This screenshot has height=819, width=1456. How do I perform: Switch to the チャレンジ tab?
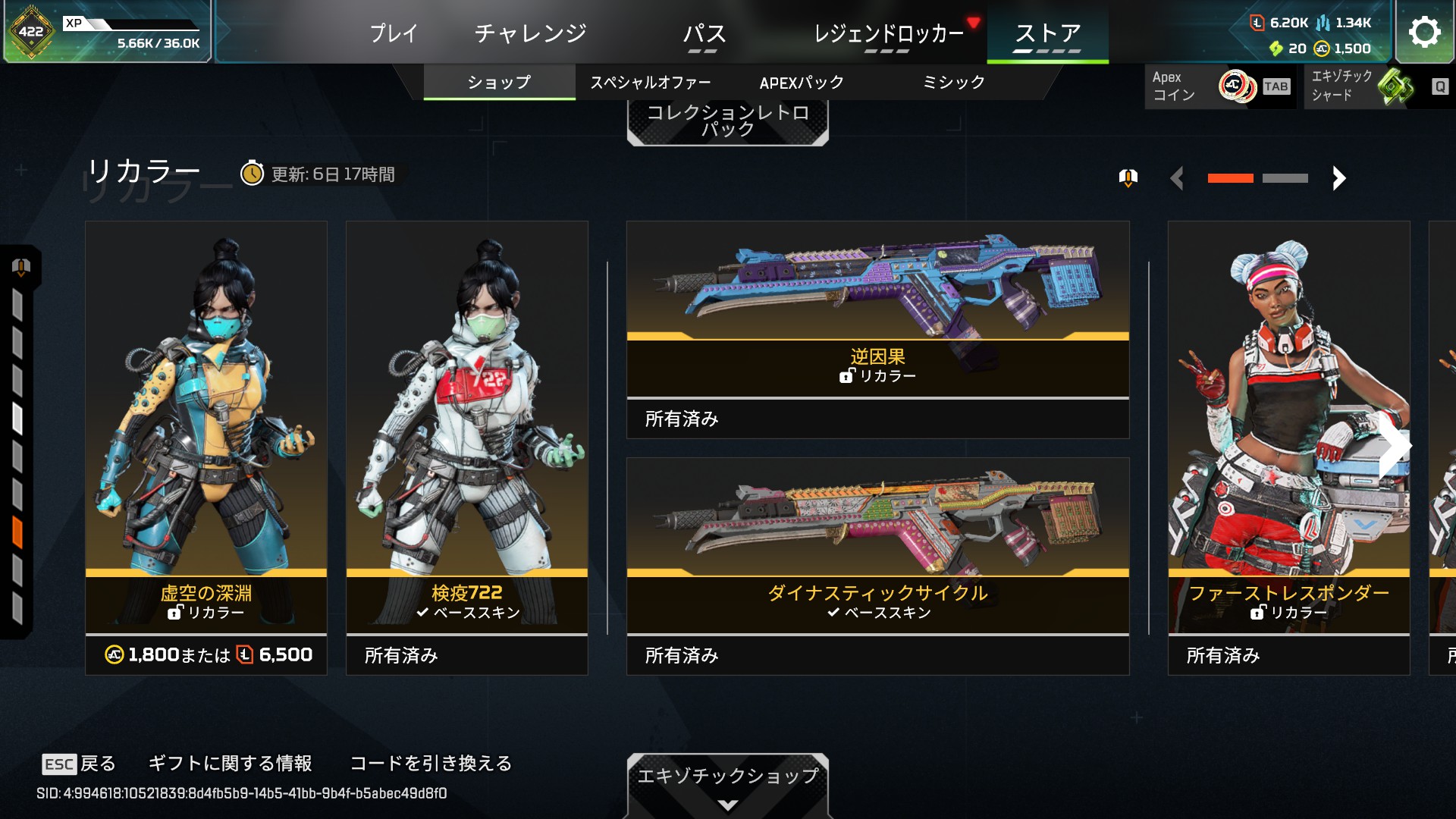click(x=530, y=33)
